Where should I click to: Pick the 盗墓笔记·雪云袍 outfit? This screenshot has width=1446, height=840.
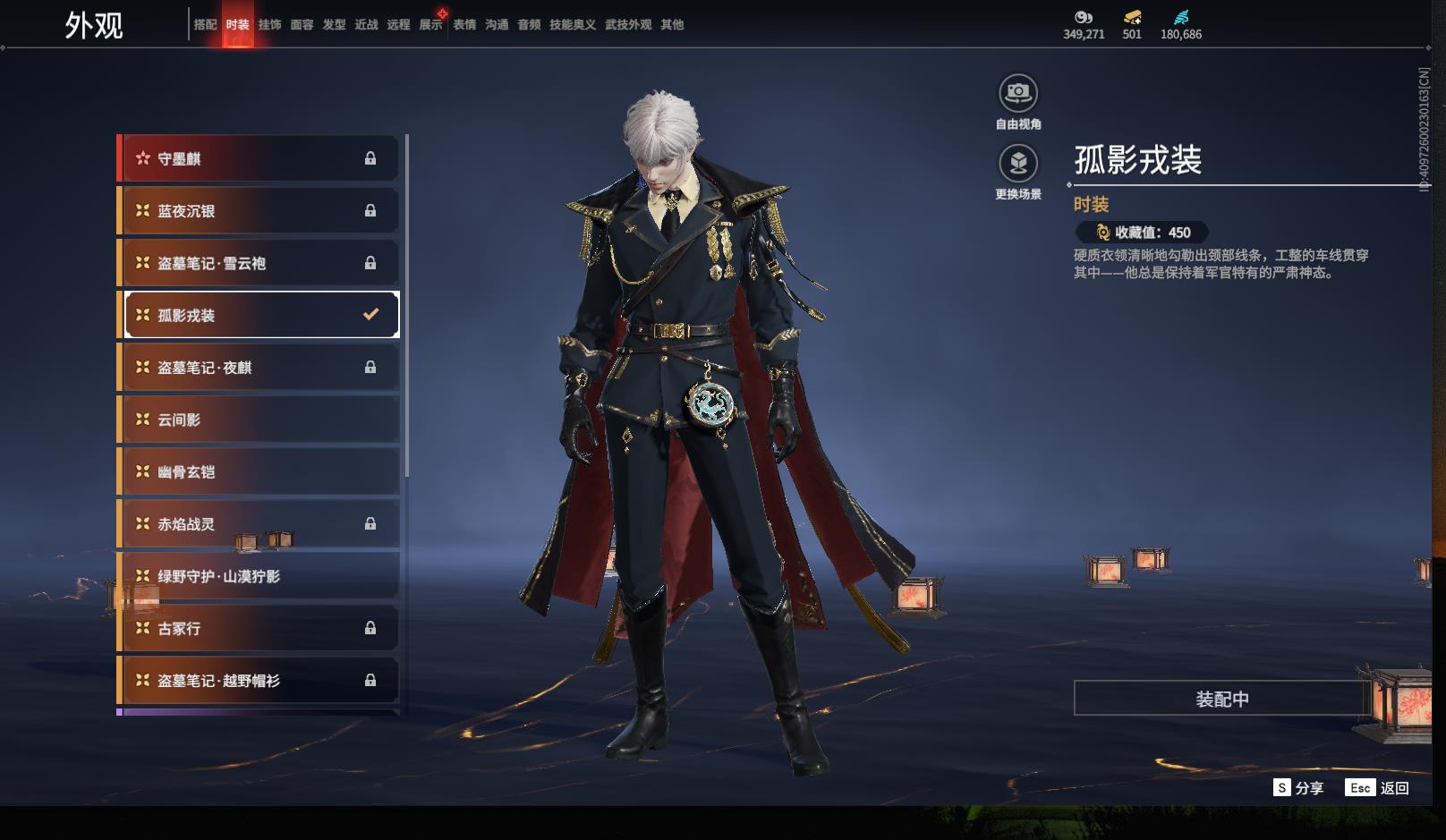[x=258, y=263]
